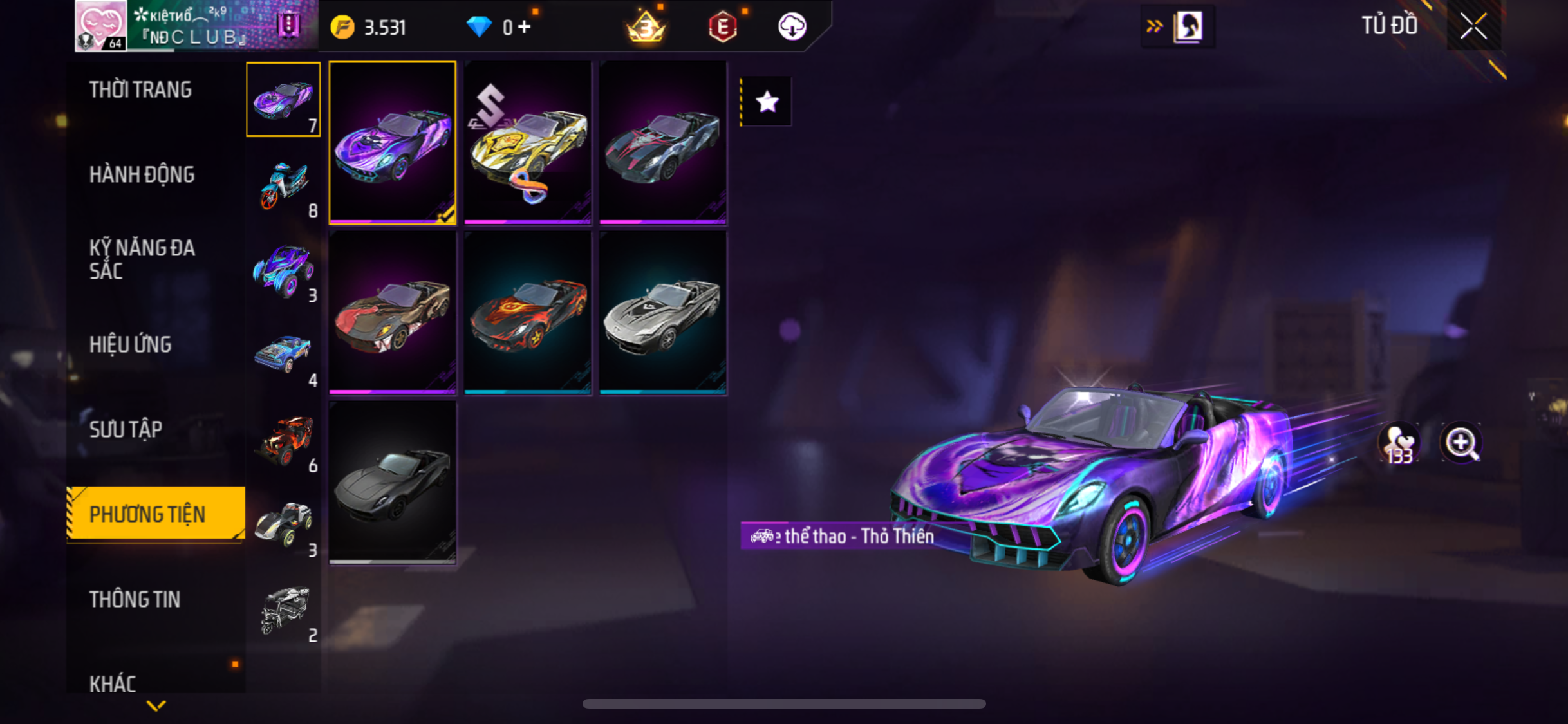Open the motorbike vehicle subcategory
Screen dimensions: 1568x724
click(x=283, y=185)
